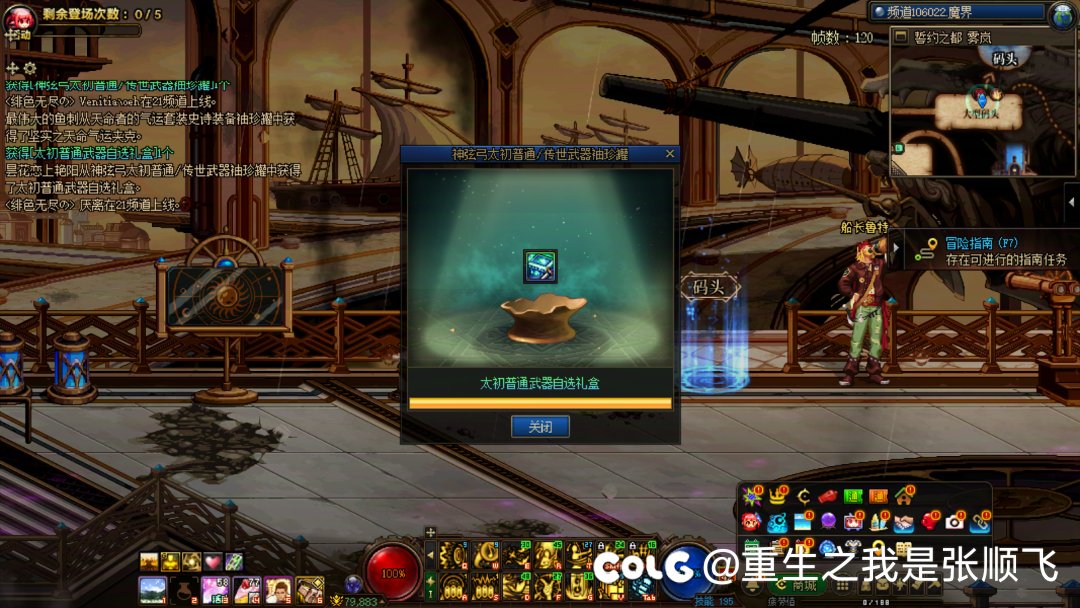Select the 太初普通武器自选礼盒 reward icon
Viewport: 1080px width, 608px height.
[540, 266]
